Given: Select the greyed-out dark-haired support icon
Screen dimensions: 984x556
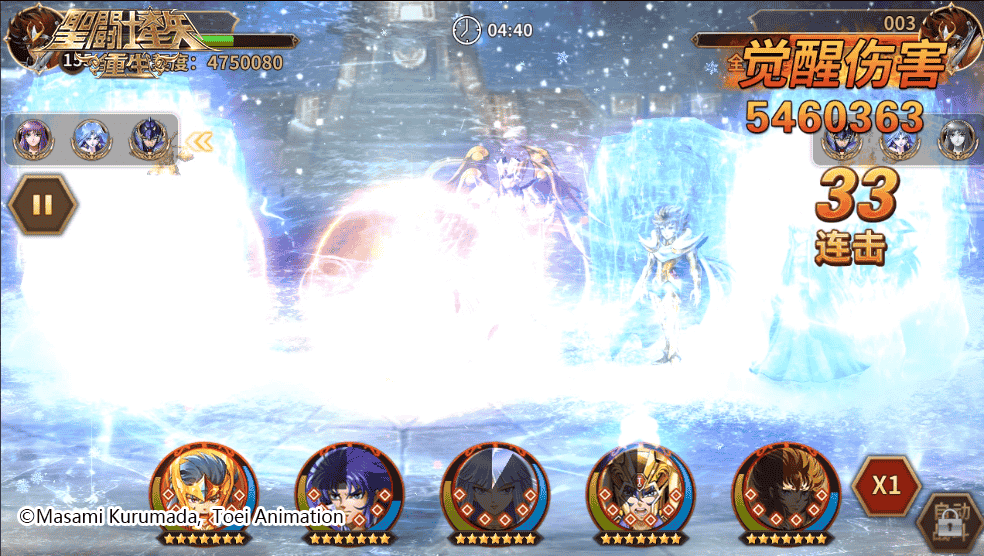Looking at the screenshot, I should (957, 139).
